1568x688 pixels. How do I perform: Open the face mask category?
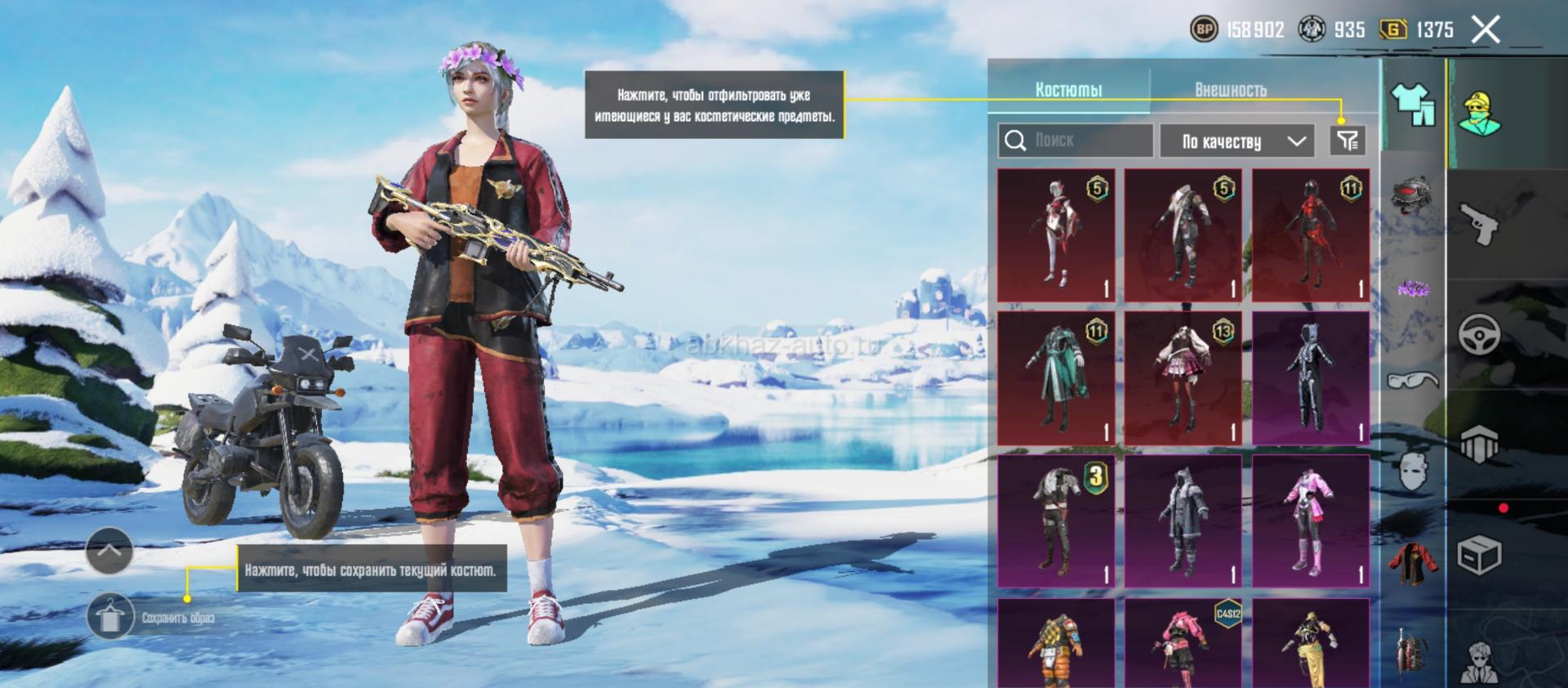(x=1414, y=470)
